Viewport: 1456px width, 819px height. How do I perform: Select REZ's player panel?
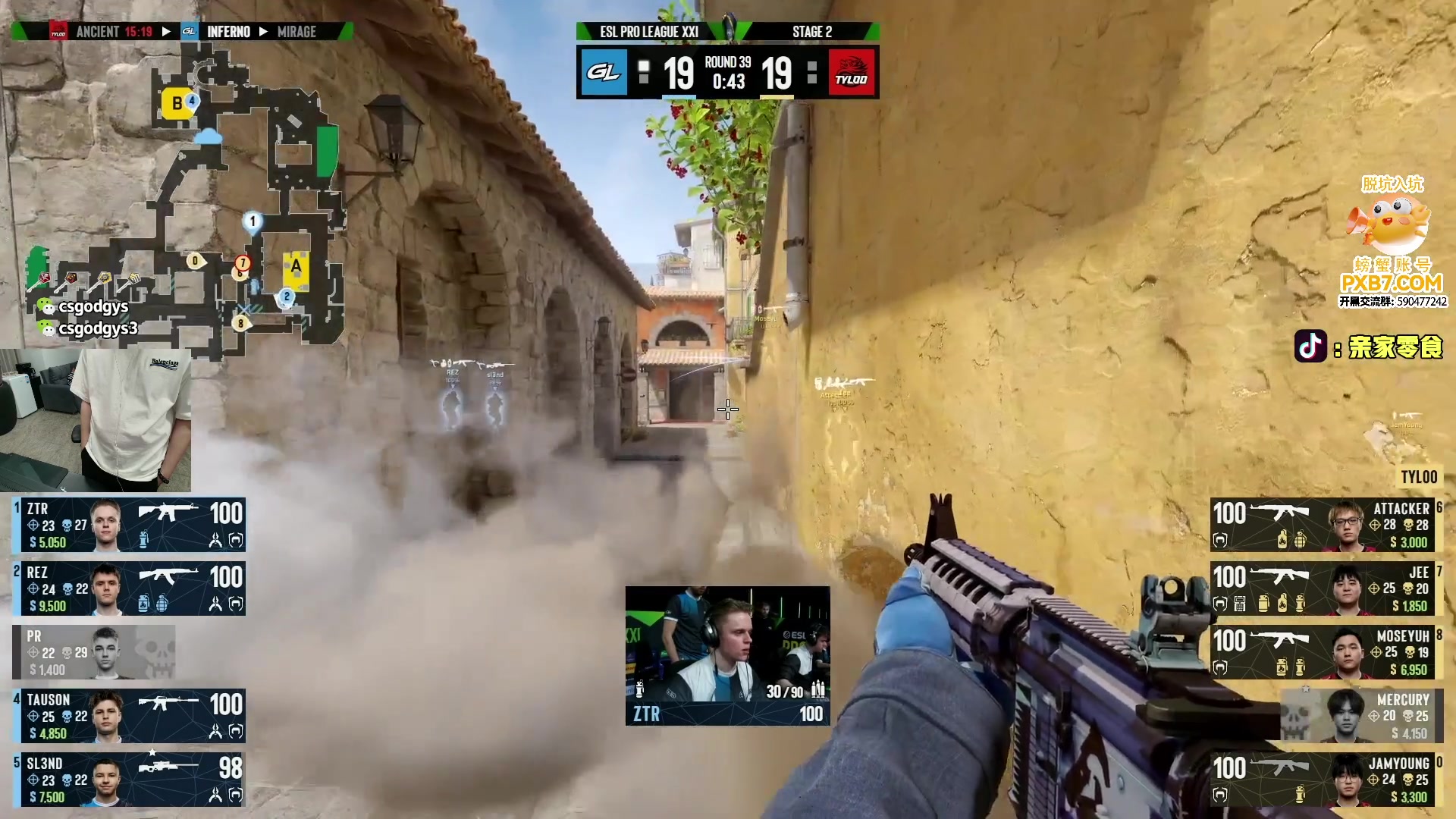pyautogui.click(x=129, y=588)
